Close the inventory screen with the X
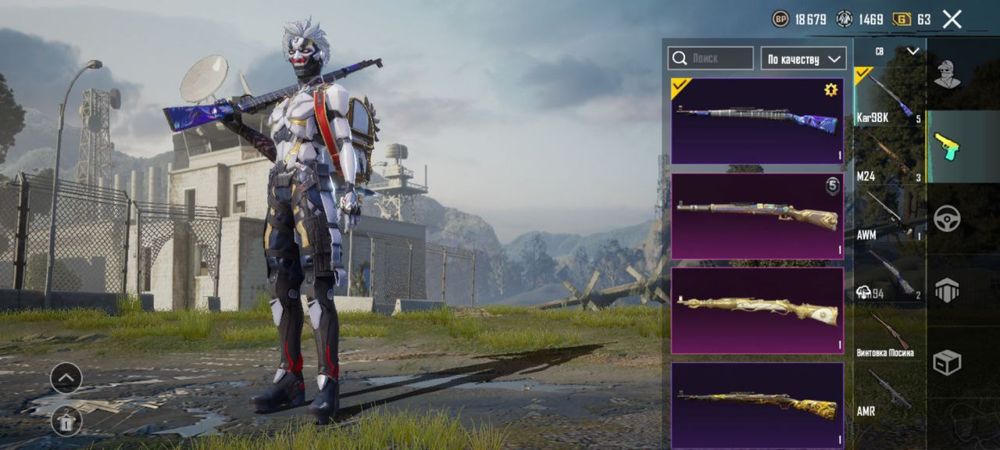 (x=952, y=19)
